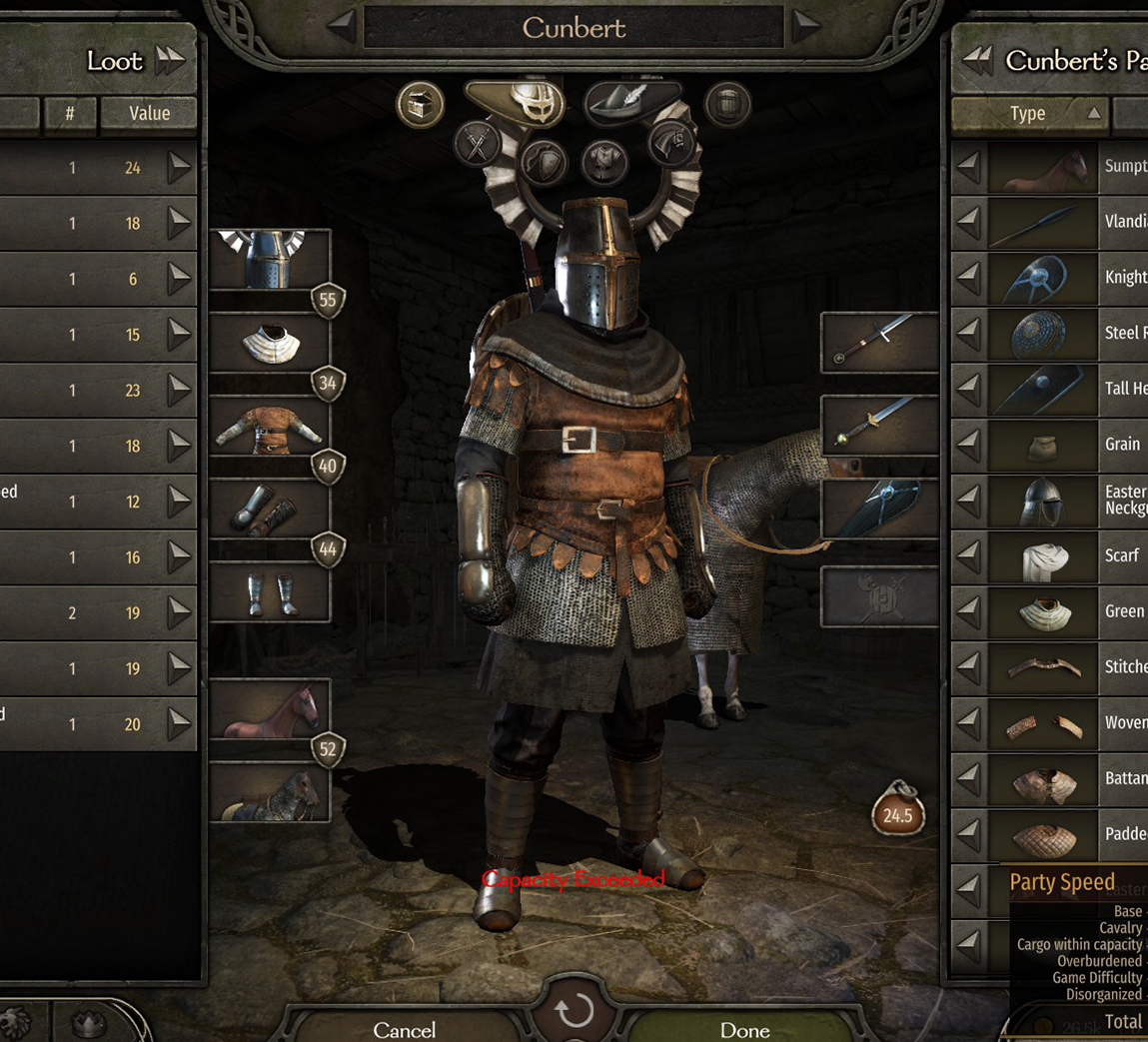The width and height of the screenshot is (1148, 1042).
Task: Select the equipped leather body armor slot
Action: click(270, 426)
